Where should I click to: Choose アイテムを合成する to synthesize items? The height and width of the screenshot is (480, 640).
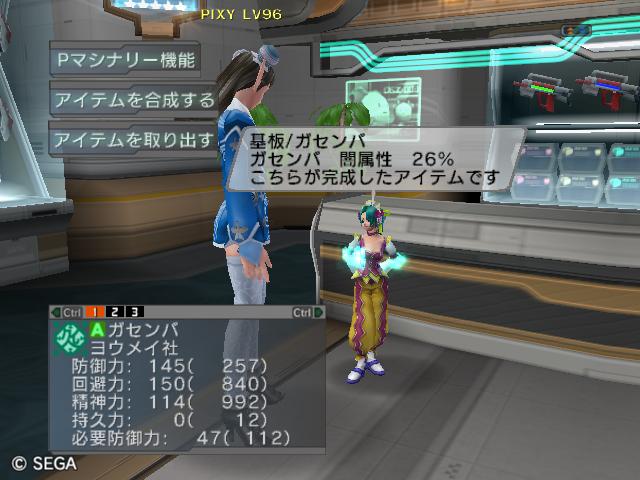tap(133, 100)
